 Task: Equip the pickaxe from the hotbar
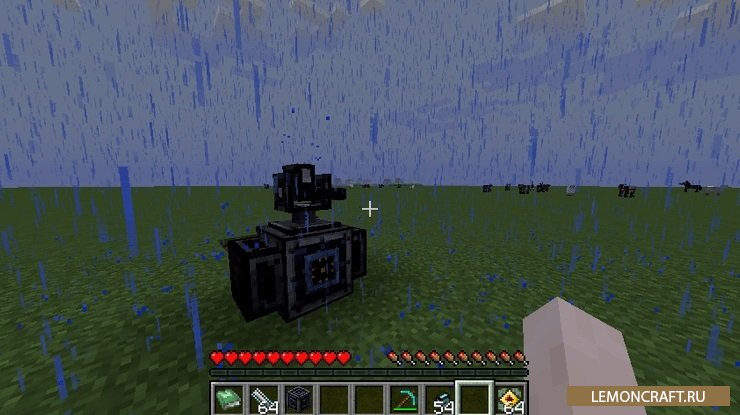[405, 397]
